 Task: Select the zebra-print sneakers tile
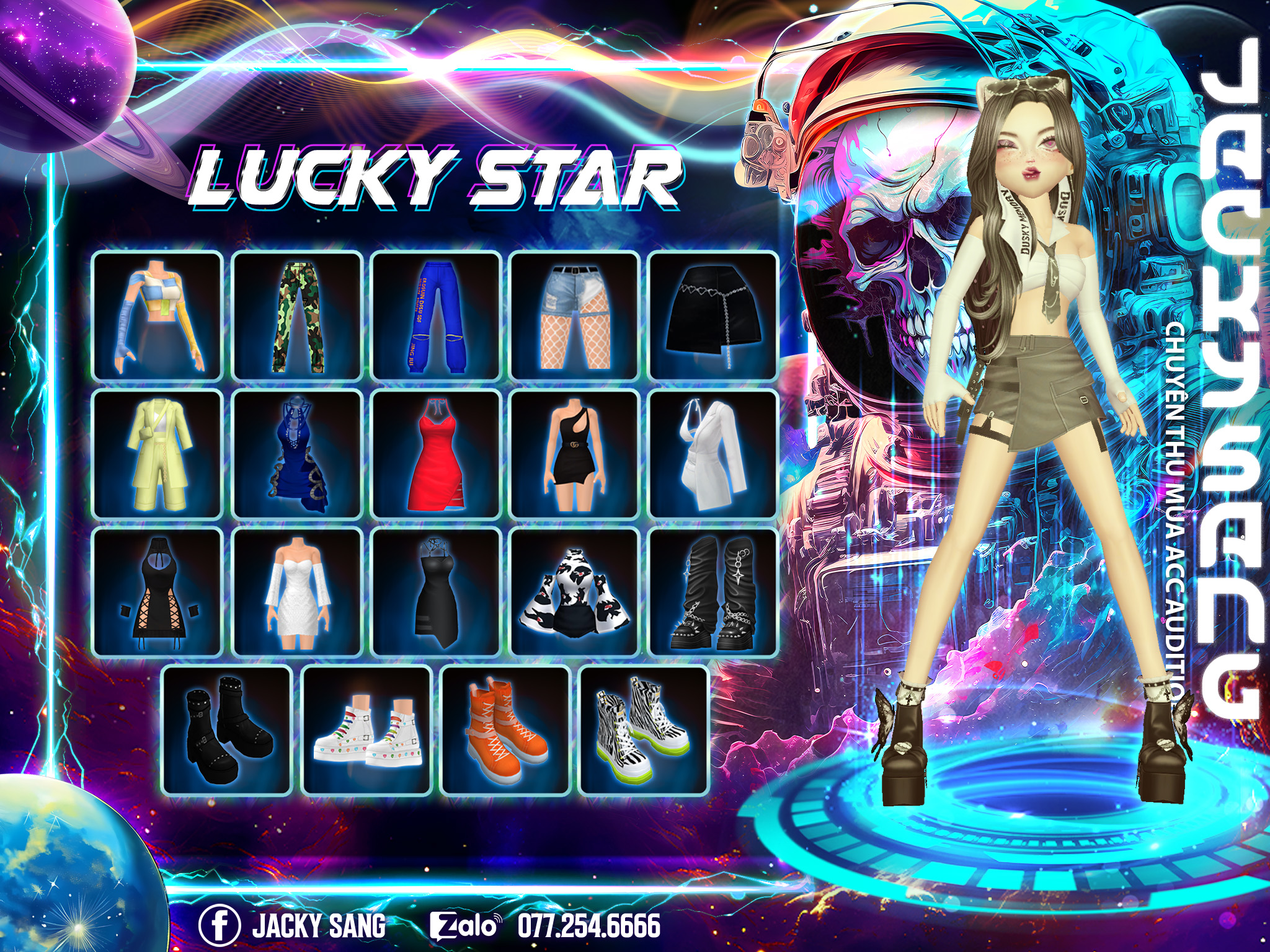point(644,731)
